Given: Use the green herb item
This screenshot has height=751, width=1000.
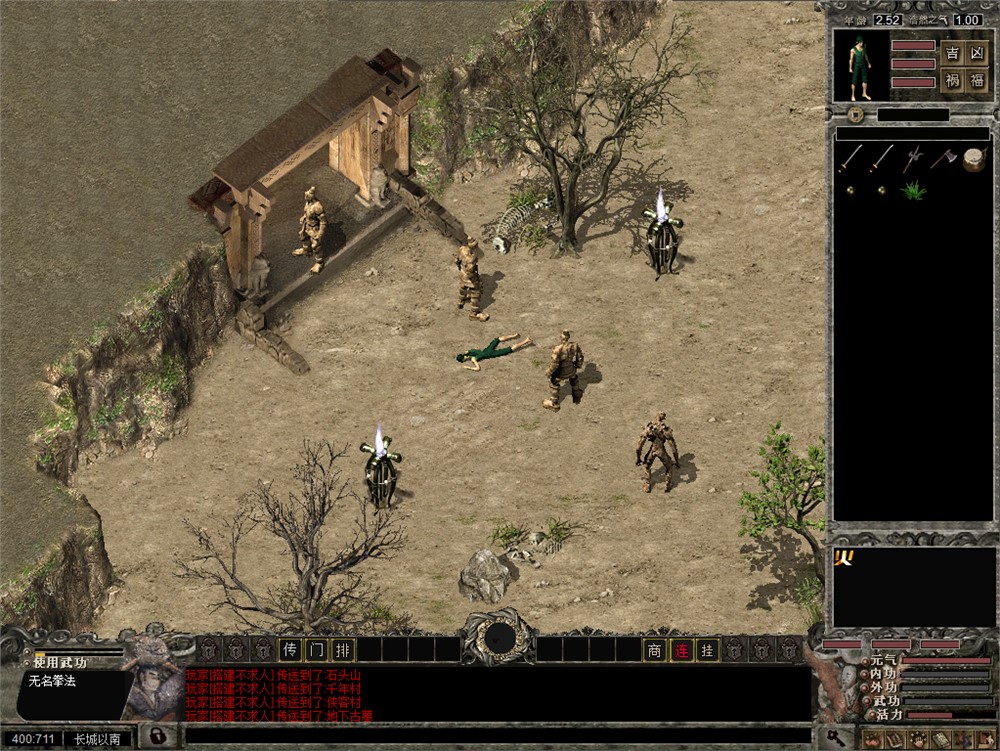Looking at the screenshot, I should (912, 189).
